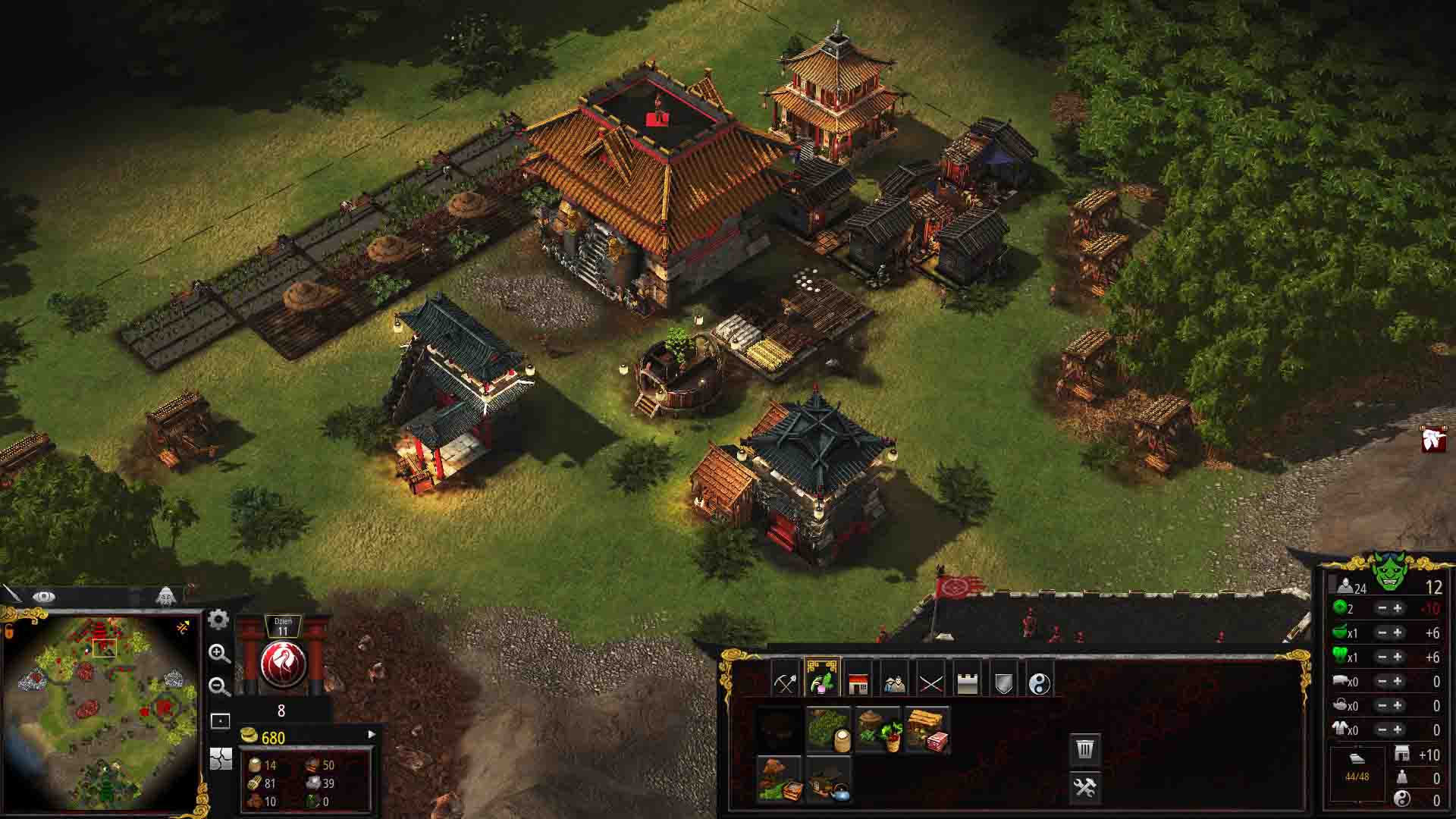Open the industry tab with pickaxe and shovel

786,682
